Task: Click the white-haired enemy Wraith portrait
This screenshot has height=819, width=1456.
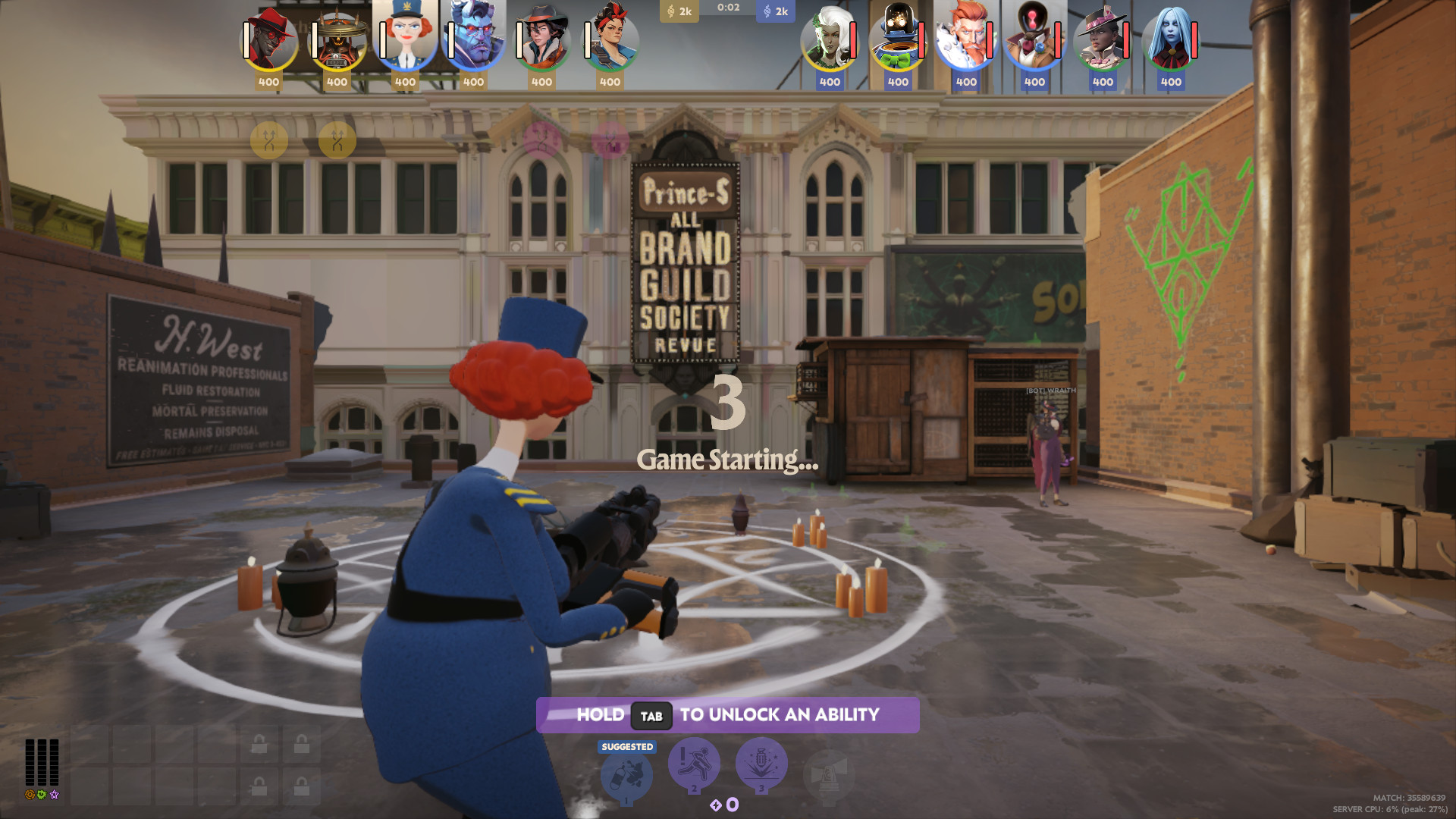Action: click(830, 36)
